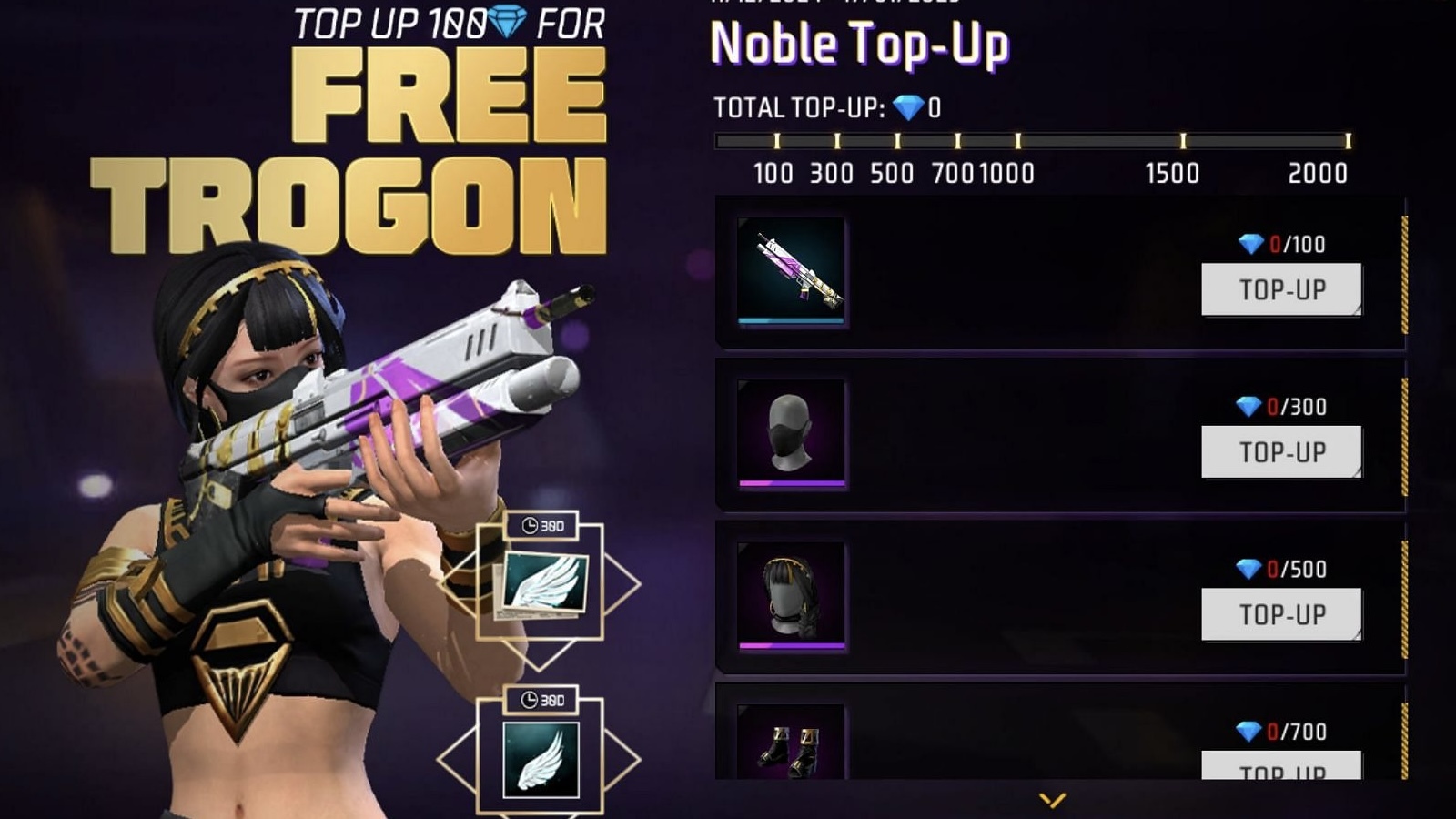Tap TOP-UP button for 500 diamond reward
The height and width of the screenshot is (819, 1456).
click(1281, 614)
